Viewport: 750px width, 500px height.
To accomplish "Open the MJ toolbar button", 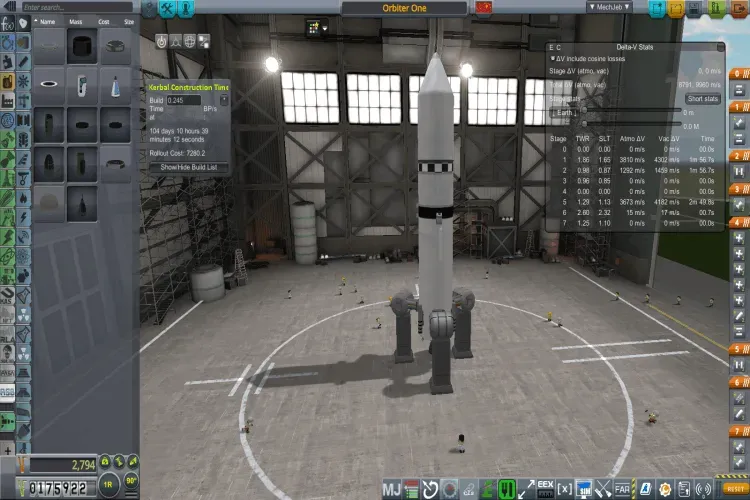I will [x=392, y=489].
